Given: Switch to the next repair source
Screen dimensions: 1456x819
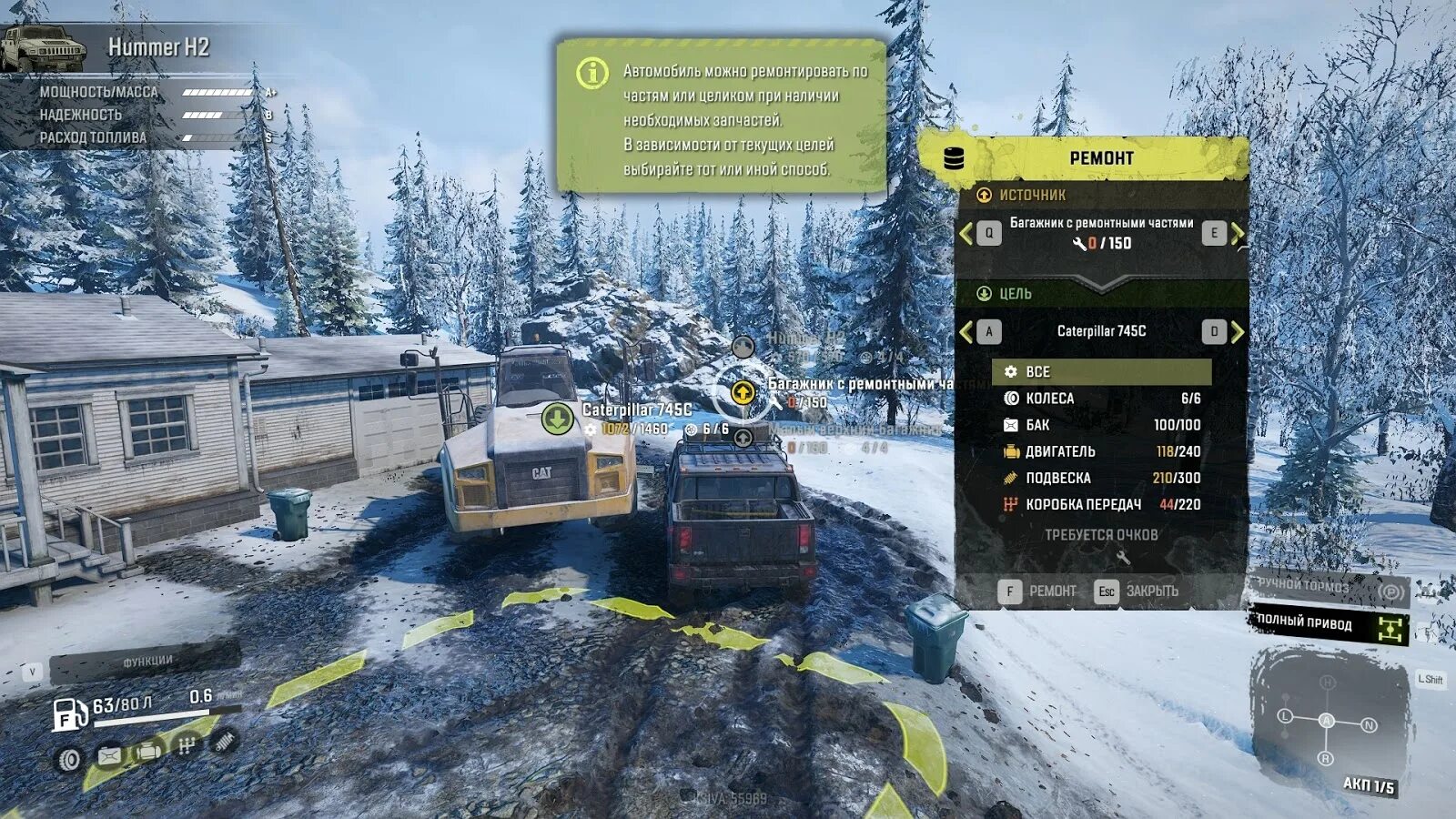Looking at the screenshot, I should 1224,234.
